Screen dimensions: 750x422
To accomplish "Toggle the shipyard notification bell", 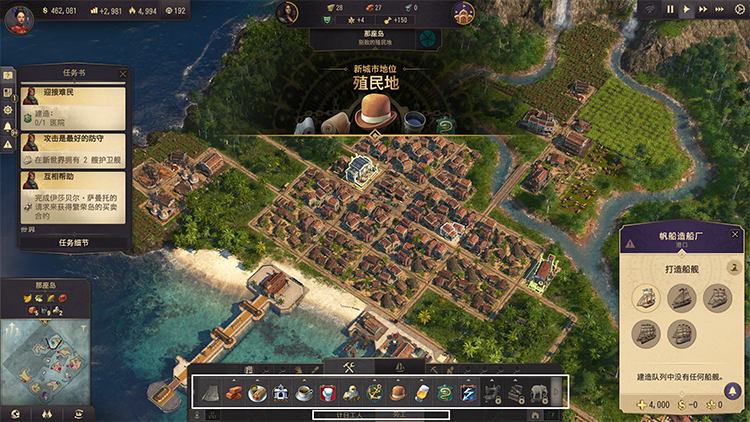I will [735, 267].
